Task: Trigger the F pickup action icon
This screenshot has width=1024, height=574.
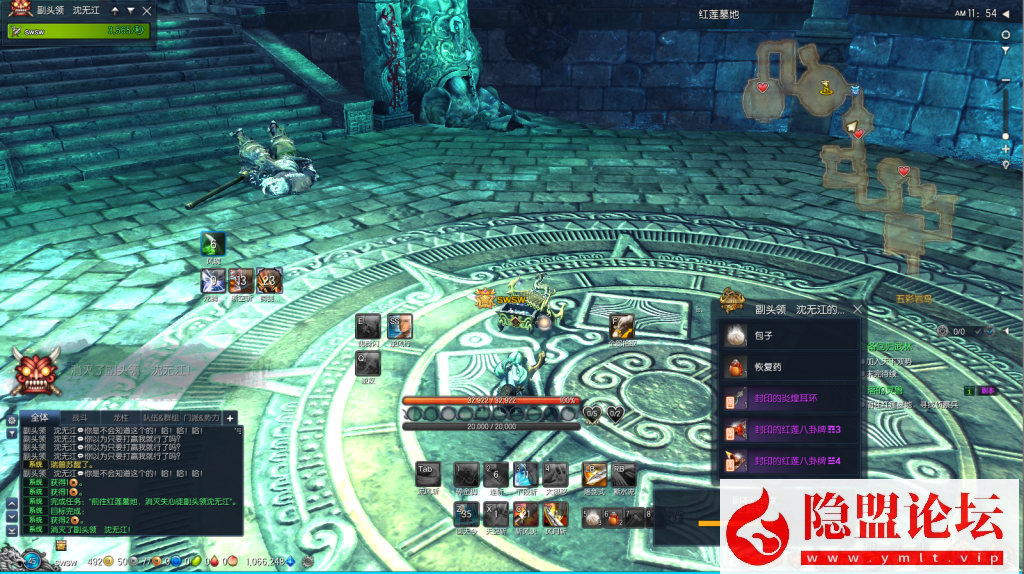Action: 621,326
